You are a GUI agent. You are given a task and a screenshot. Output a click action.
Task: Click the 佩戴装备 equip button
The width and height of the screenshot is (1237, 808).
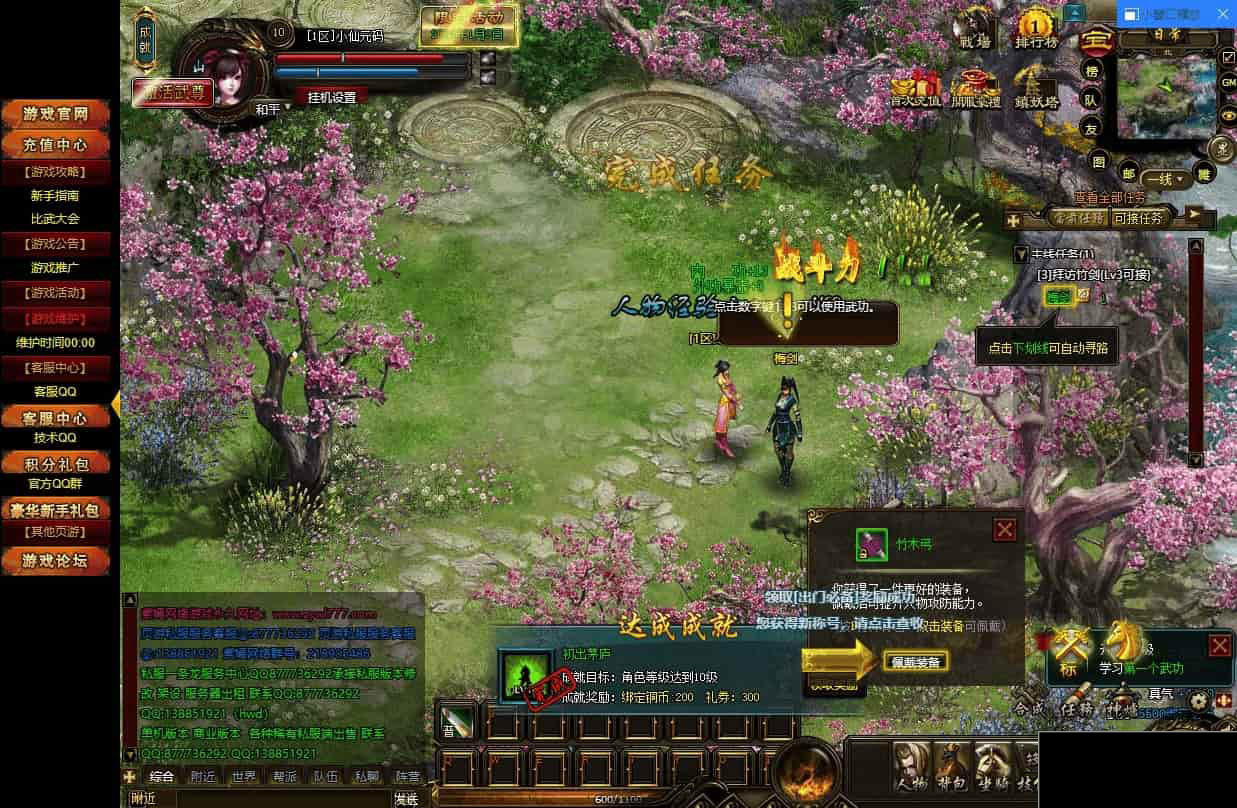(915, 661)
